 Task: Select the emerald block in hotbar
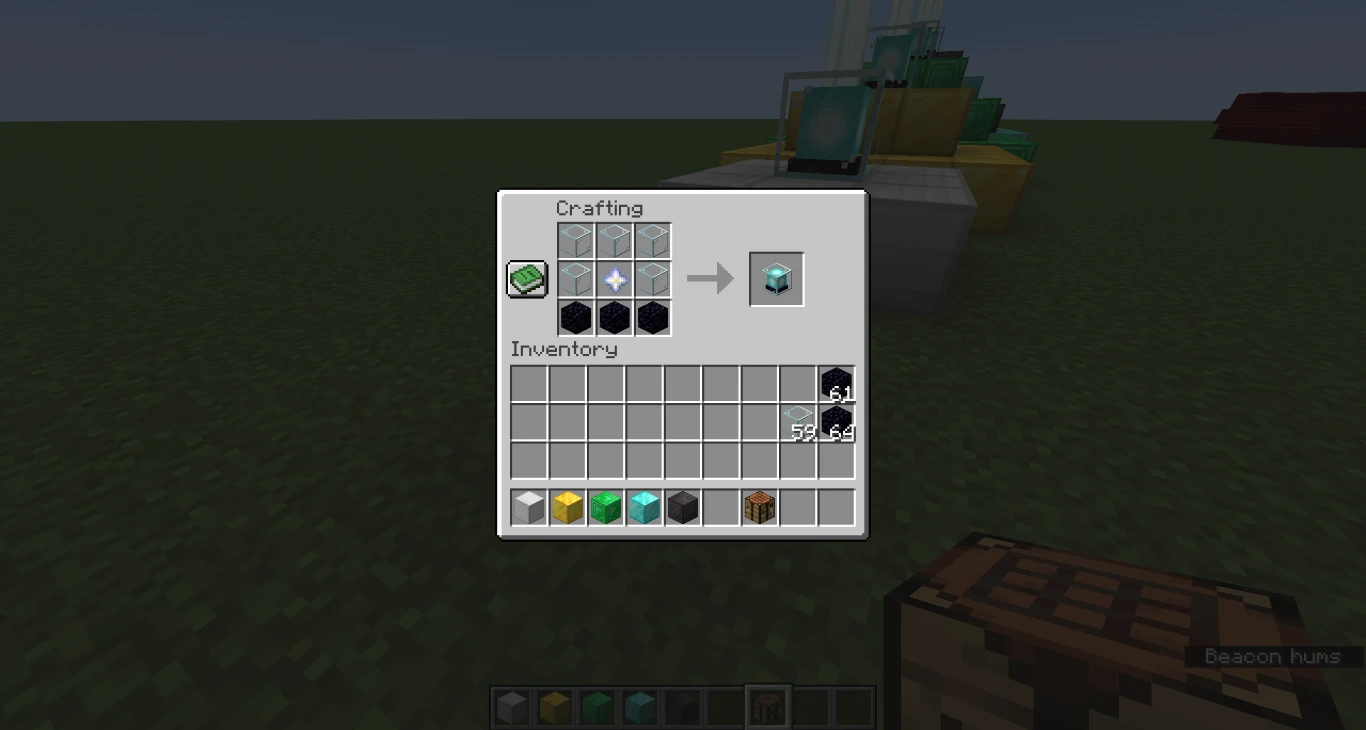605,508
